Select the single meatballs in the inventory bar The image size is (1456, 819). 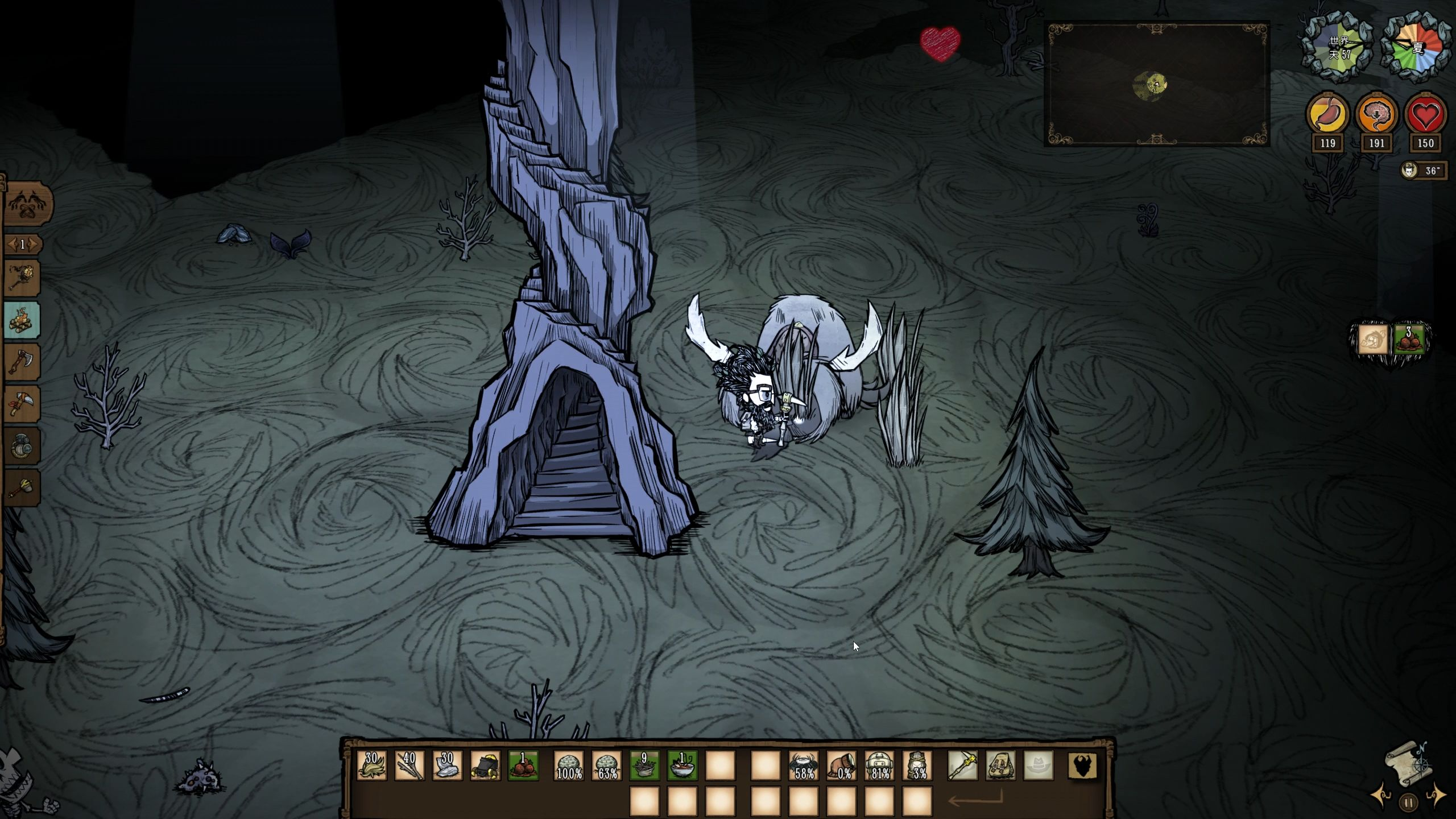523,766
